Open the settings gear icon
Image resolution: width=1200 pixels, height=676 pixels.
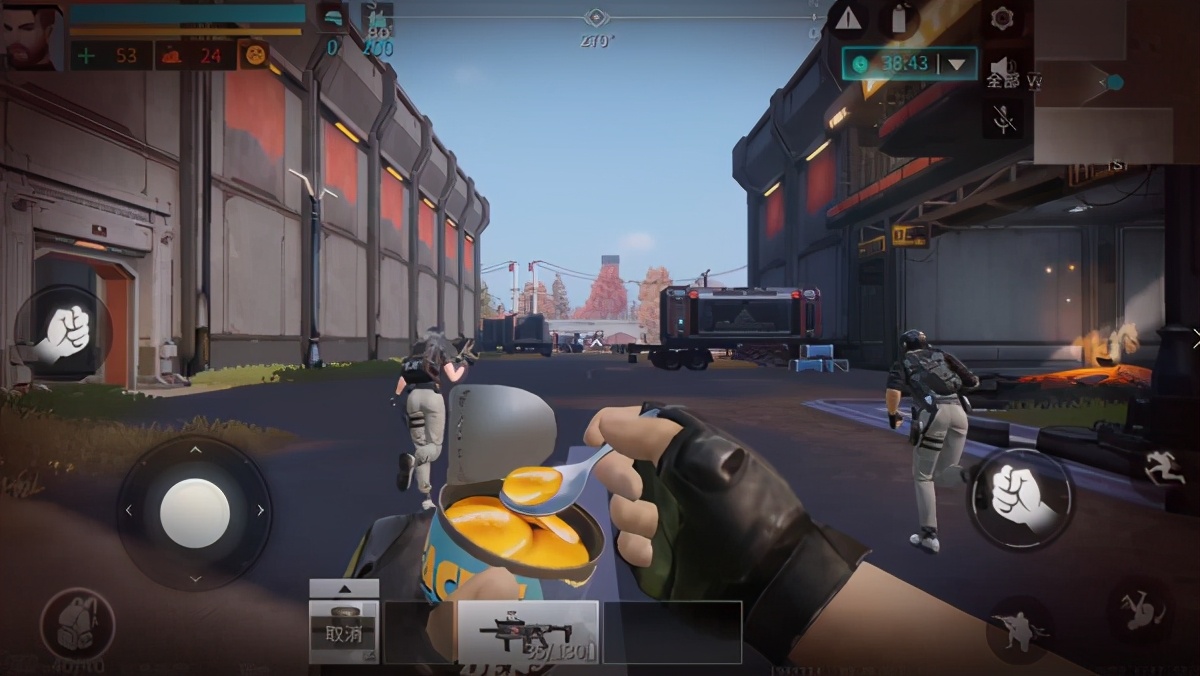point(1001,18)
